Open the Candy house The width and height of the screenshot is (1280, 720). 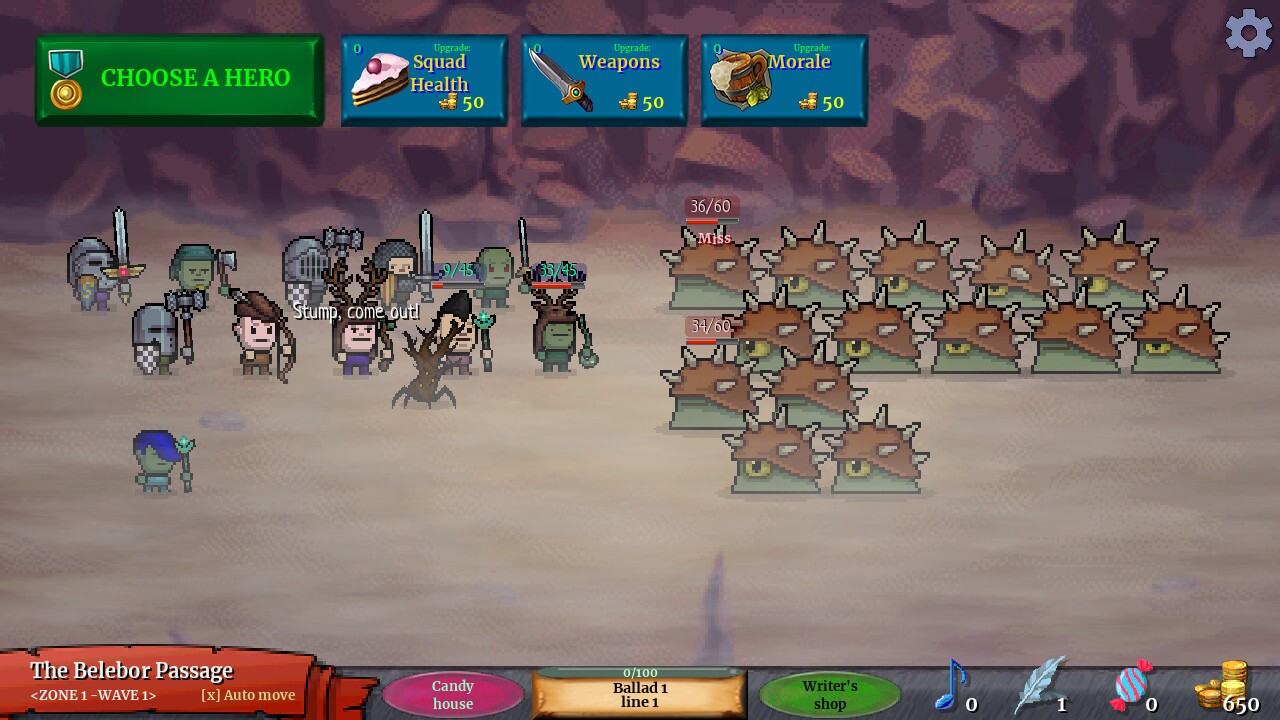pos(452,693)
